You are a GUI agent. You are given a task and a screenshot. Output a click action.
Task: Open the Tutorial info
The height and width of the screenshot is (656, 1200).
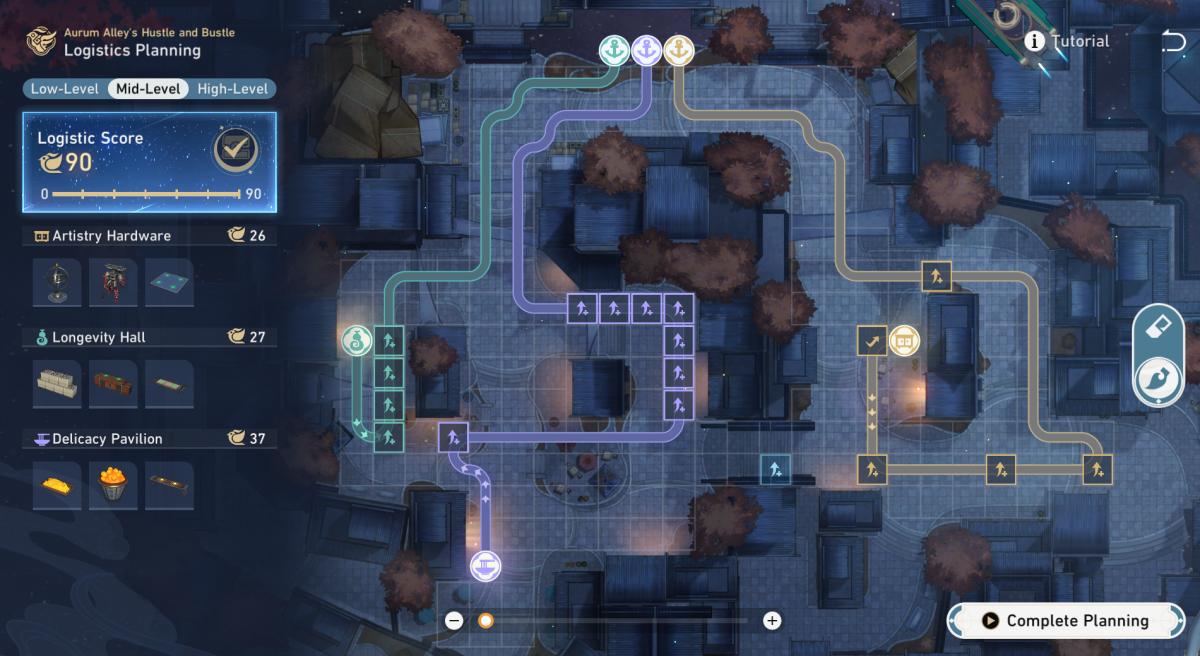pos(1067,41)
